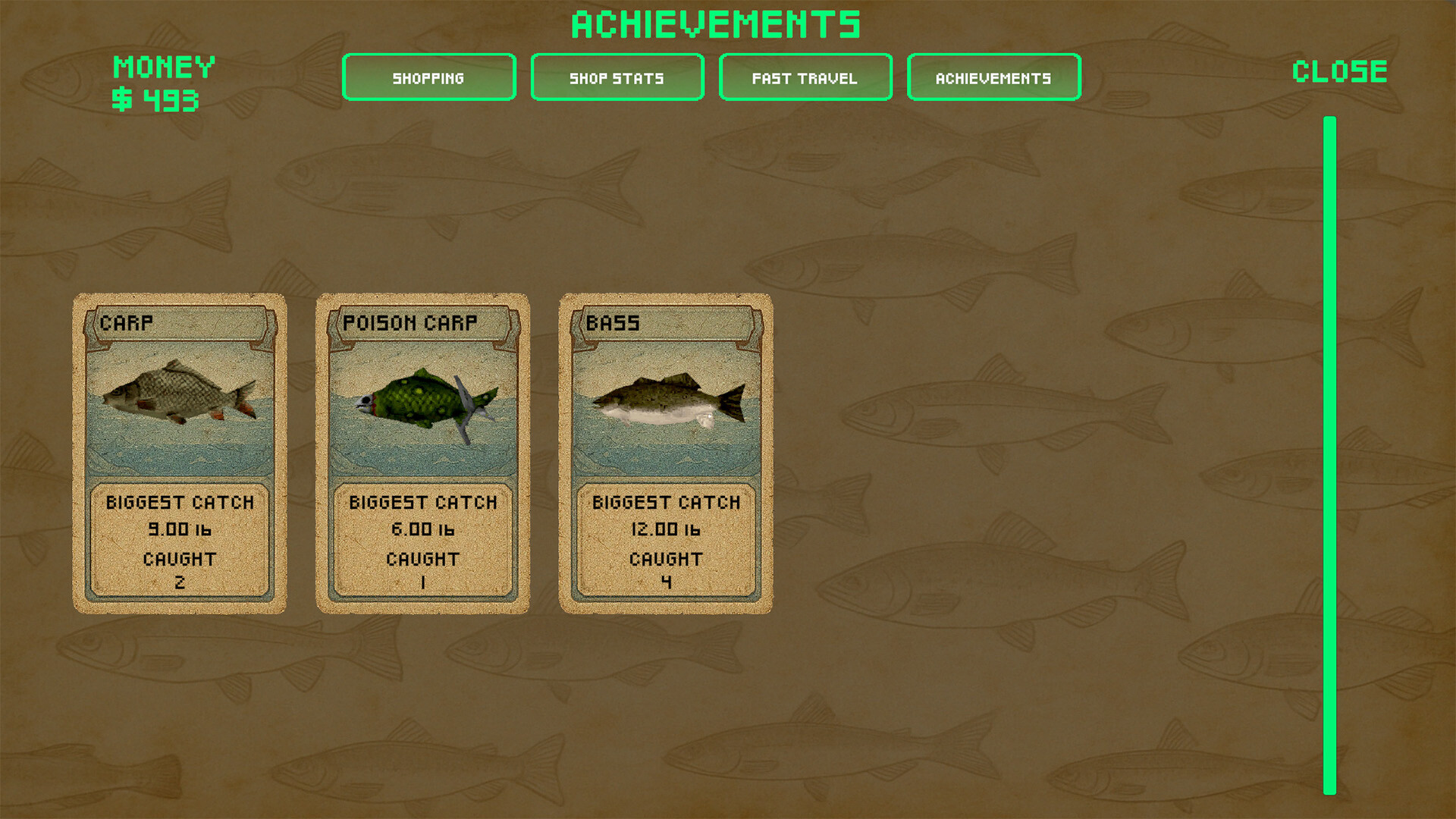Click the Carp name plate

178,323
